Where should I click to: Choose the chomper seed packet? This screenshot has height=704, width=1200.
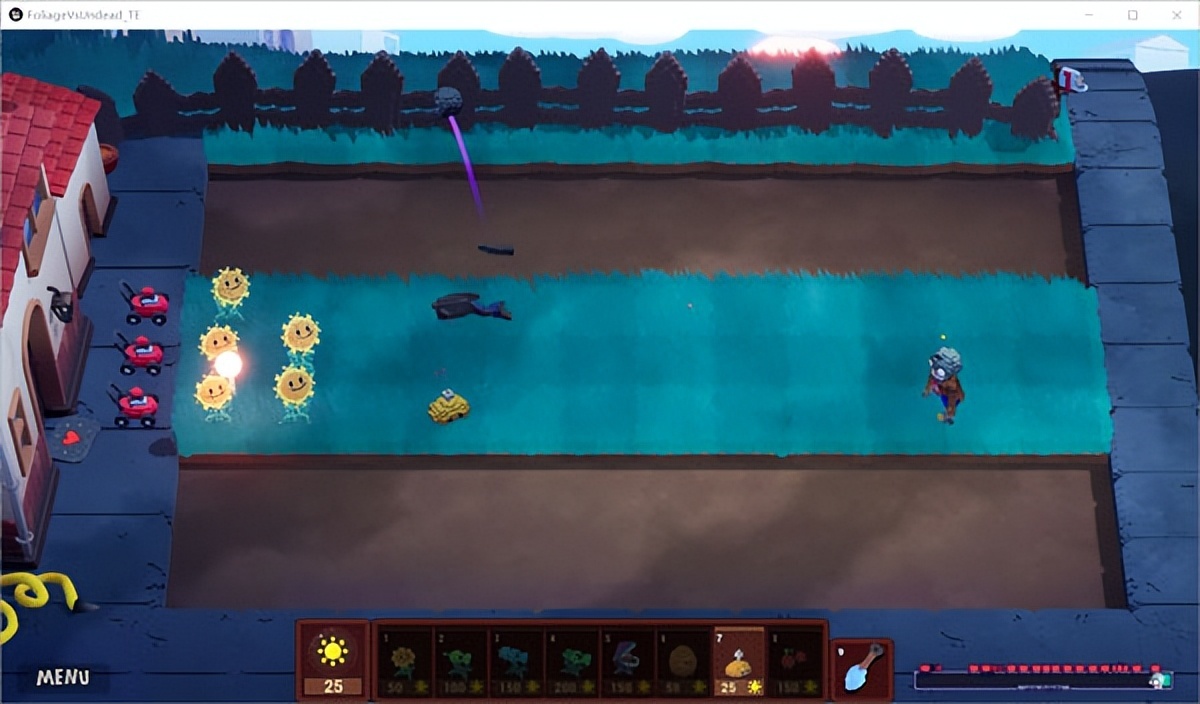pyautogui.click(x=627, y=662)
